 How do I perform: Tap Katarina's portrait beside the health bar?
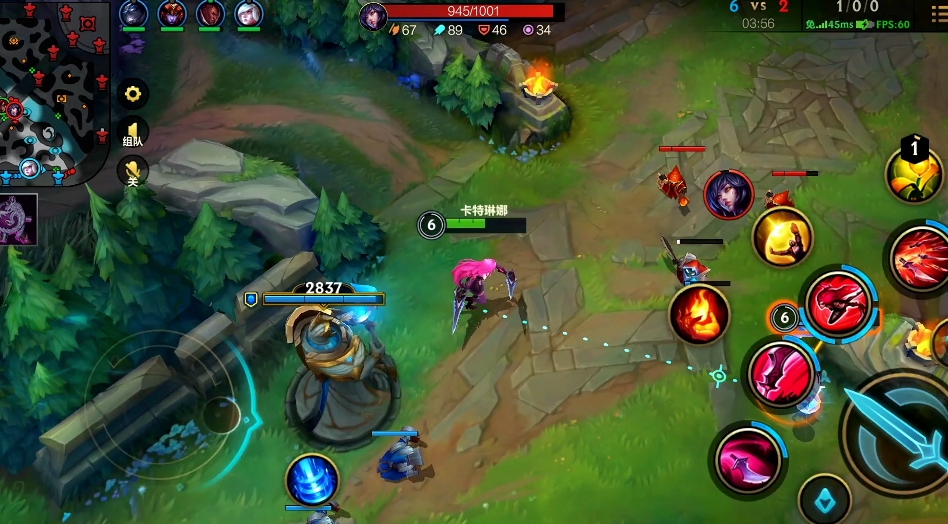(373, 16)
